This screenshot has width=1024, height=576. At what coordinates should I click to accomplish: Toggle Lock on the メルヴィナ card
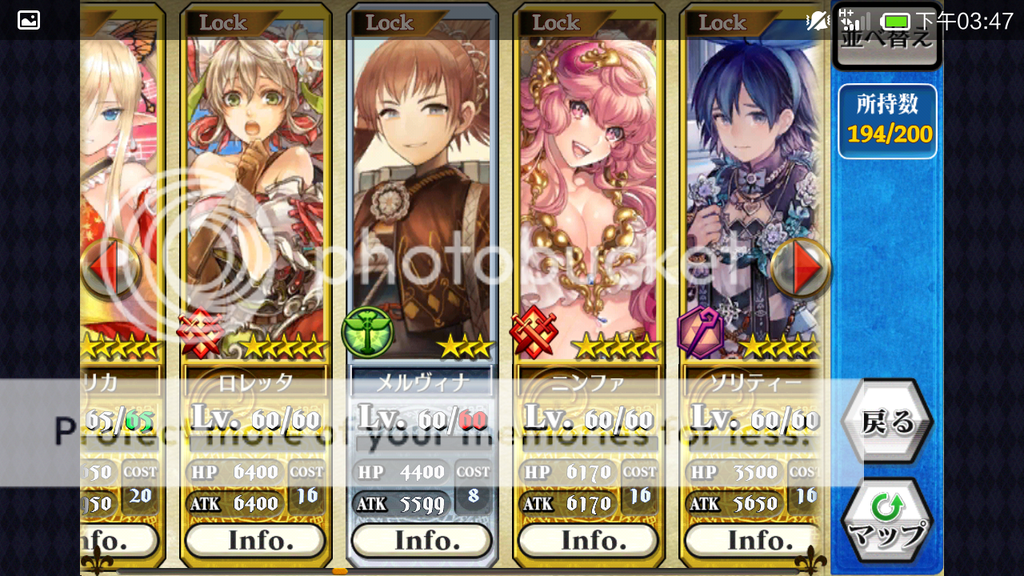(390, 22)
